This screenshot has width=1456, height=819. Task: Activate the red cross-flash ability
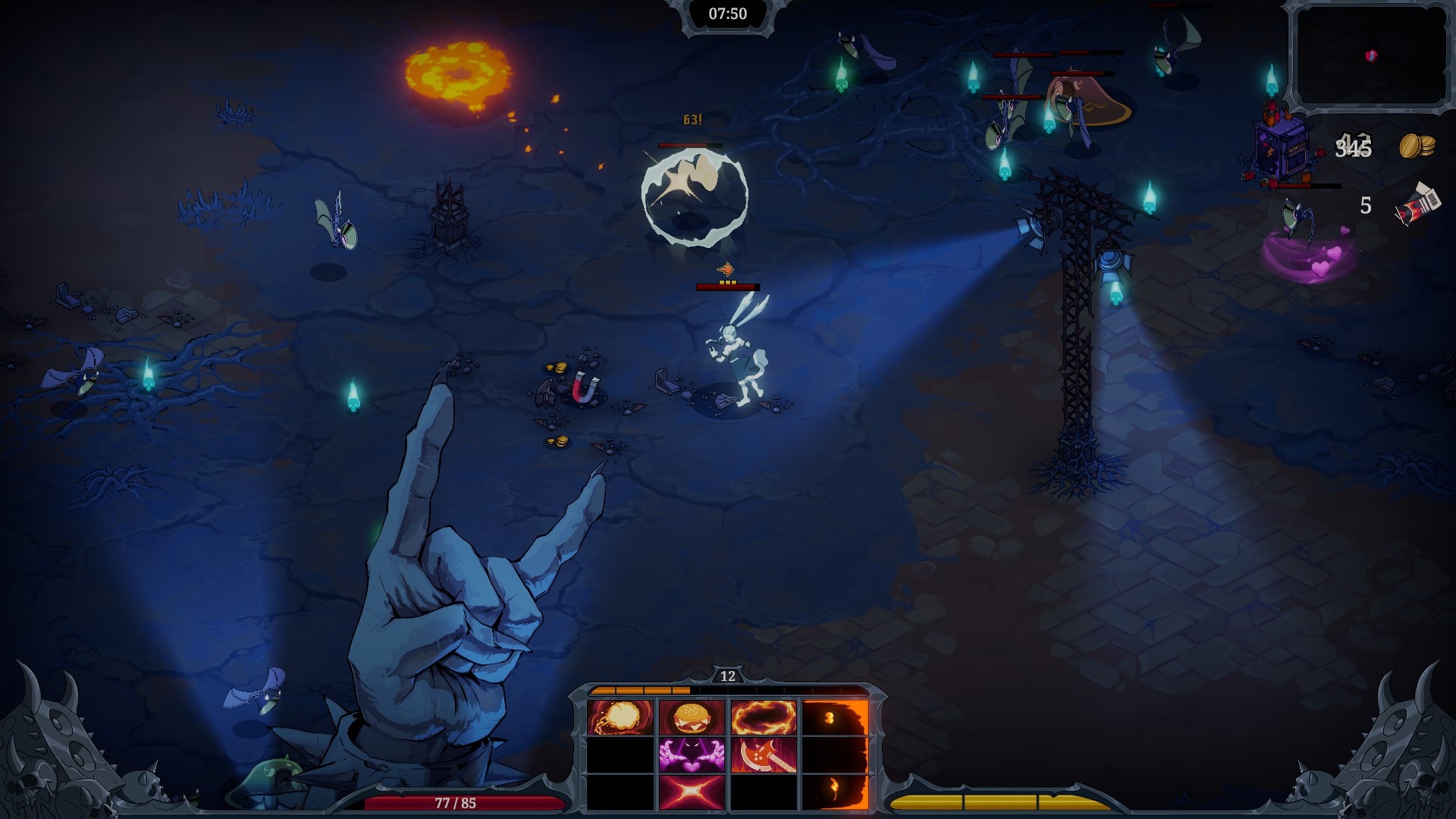coord(692,791)
